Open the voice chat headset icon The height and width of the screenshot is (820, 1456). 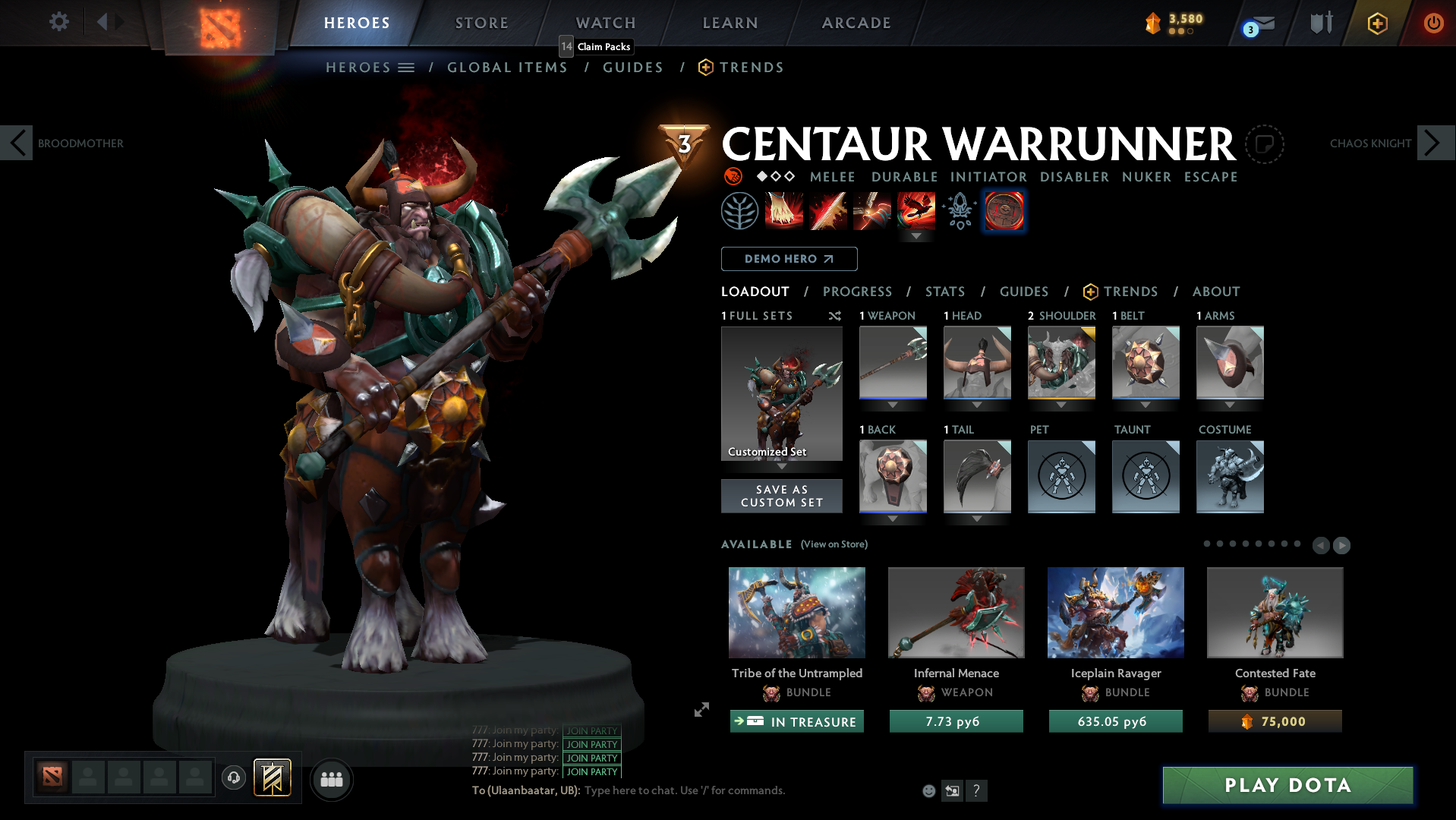pos(233,778)
